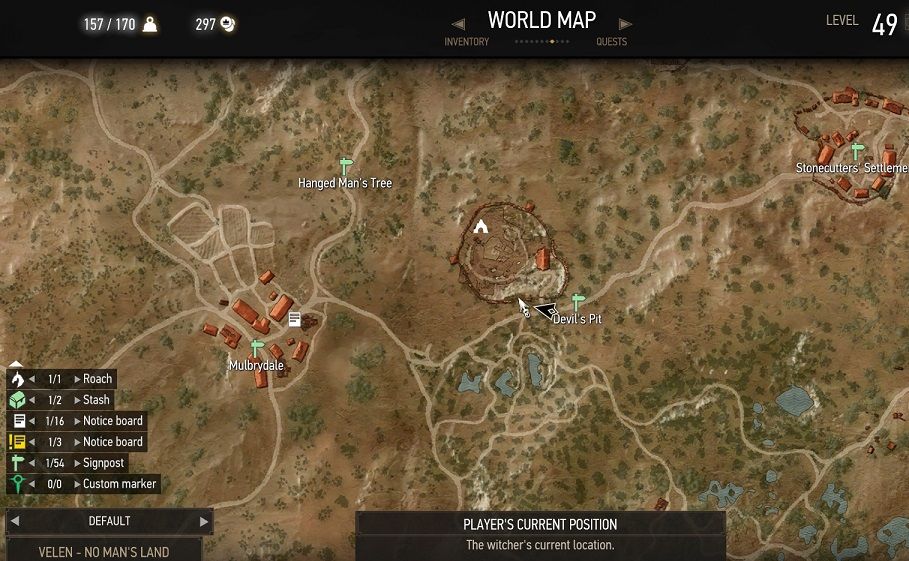The width and height of the screenshot is (909, 561).
Task: Click the Mulbrydale notice board map icon
Action: click(295, 319)
